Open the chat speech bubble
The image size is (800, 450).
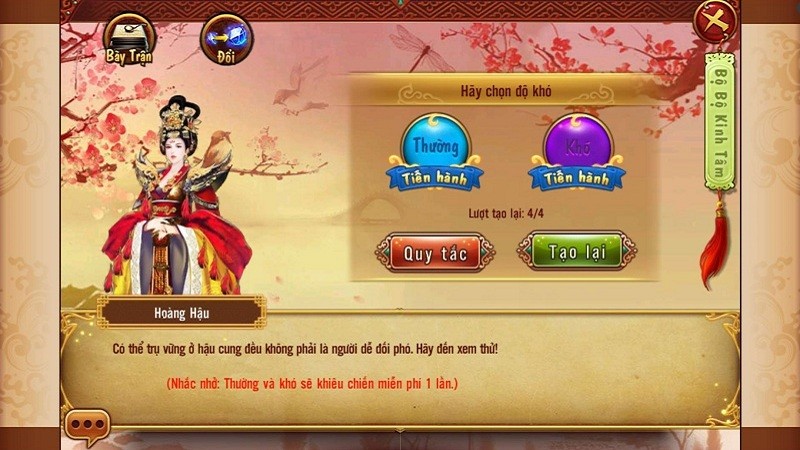87,427
